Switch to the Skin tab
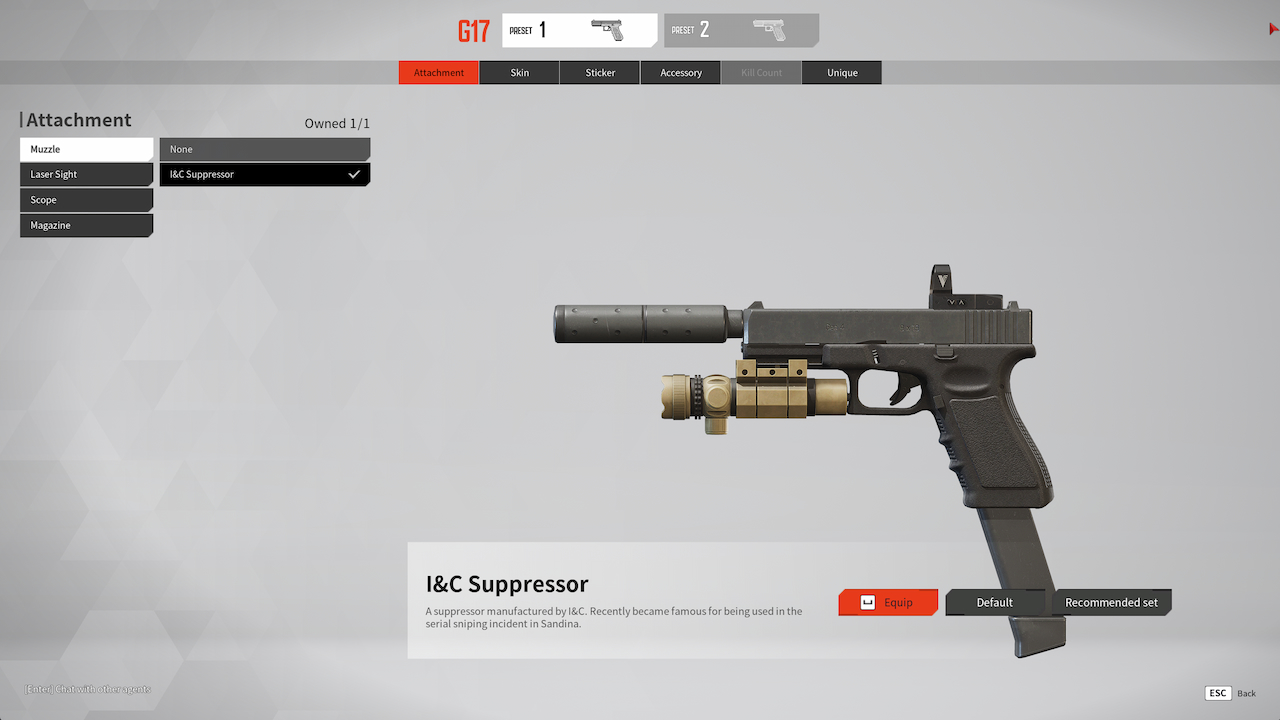 pyautogui.click(x=520, y=73)
